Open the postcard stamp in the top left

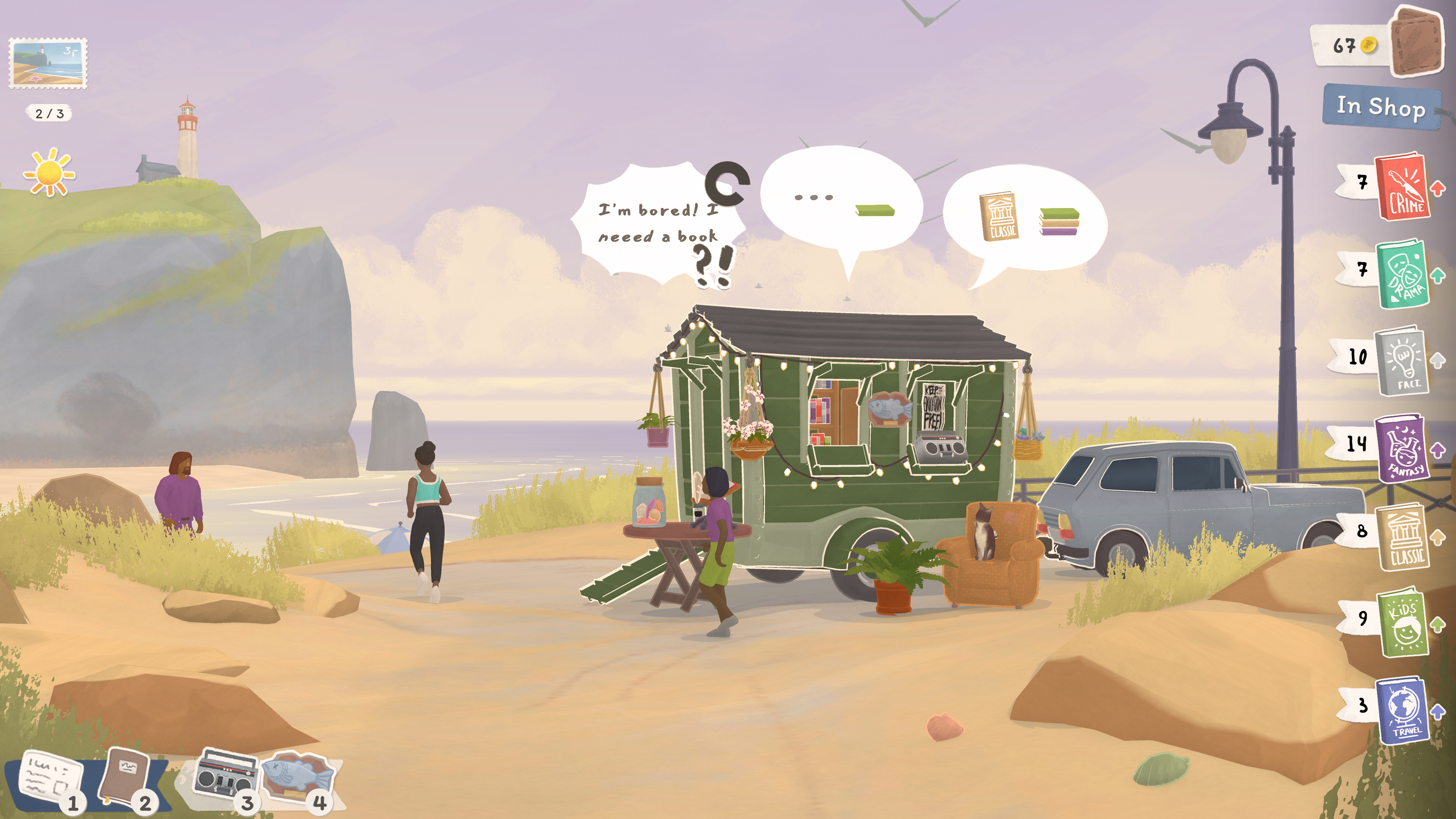(48, 62)
